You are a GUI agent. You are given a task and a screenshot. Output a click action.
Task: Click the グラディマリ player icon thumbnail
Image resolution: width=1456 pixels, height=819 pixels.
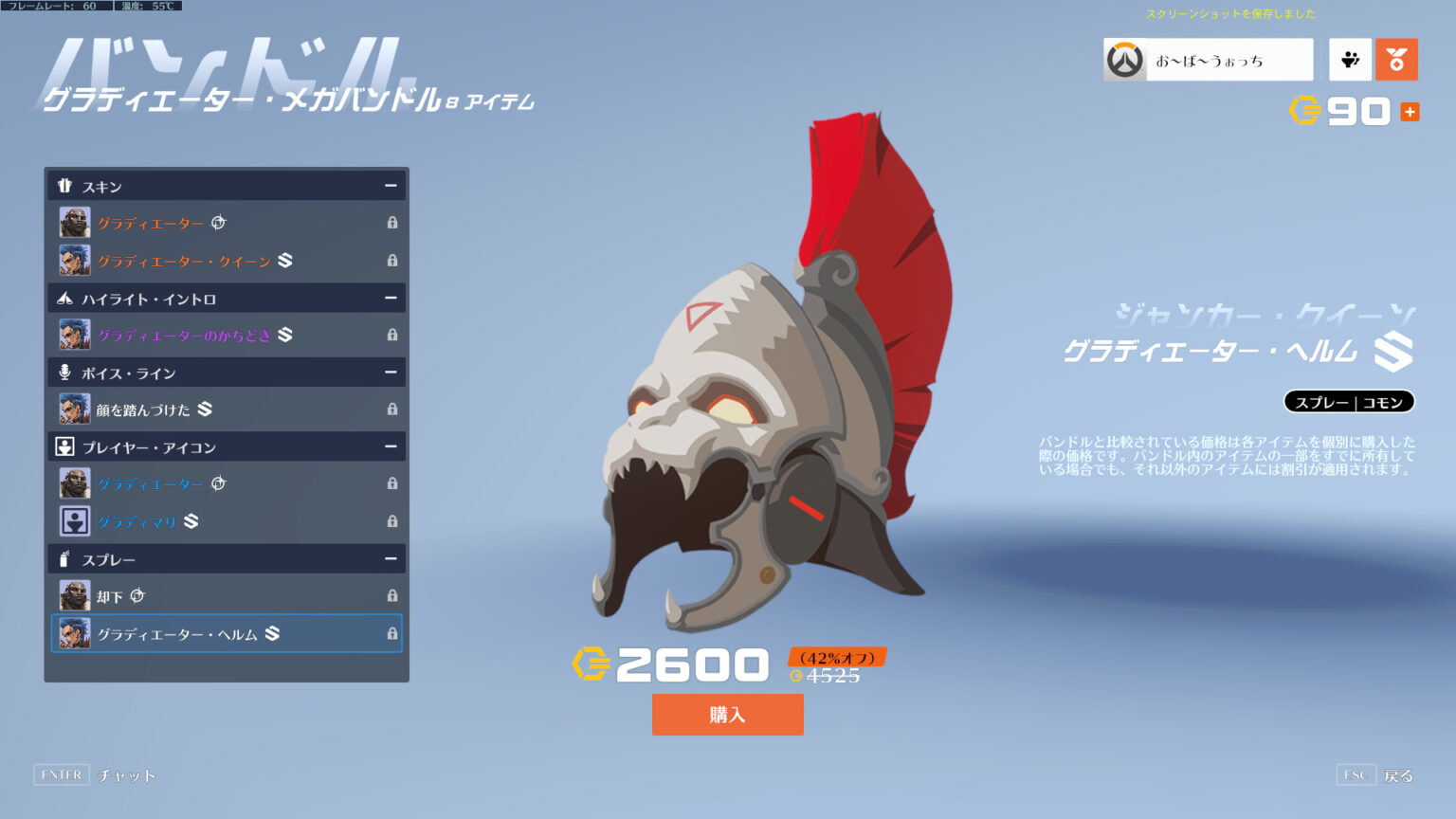pyautogui.click(x=74, y=520)
